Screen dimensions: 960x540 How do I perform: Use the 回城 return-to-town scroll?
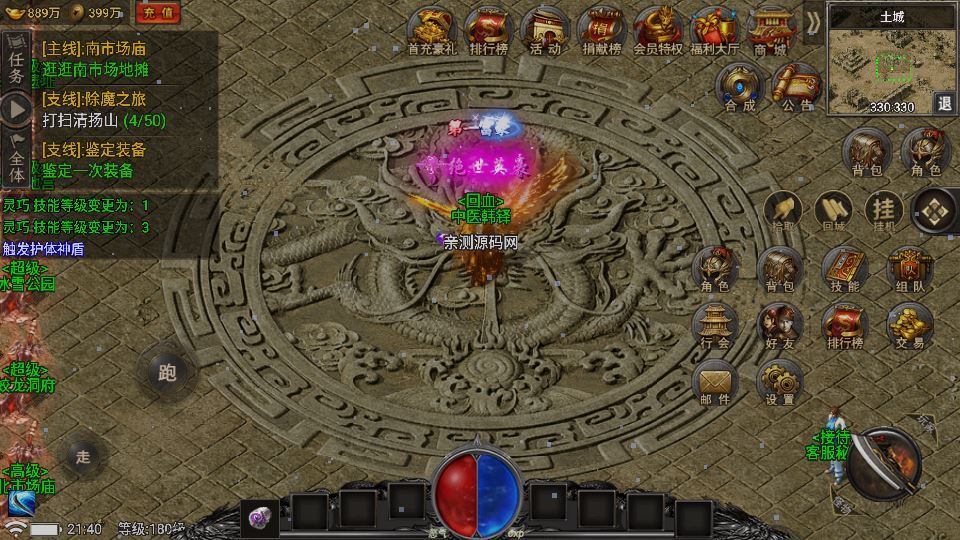[832, 210]
